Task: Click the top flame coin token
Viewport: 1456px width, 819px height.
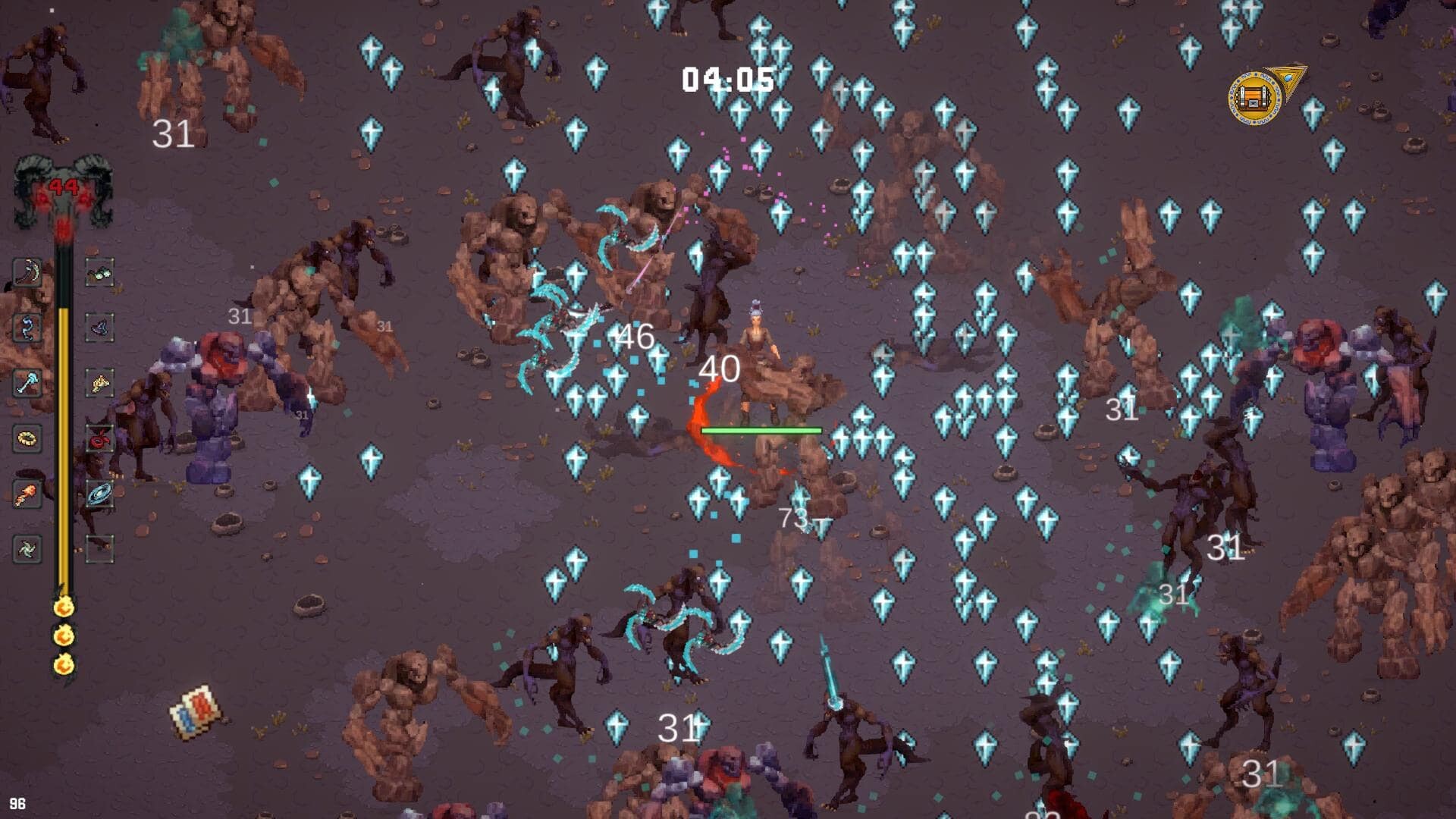Action: (x=64, y=607)
